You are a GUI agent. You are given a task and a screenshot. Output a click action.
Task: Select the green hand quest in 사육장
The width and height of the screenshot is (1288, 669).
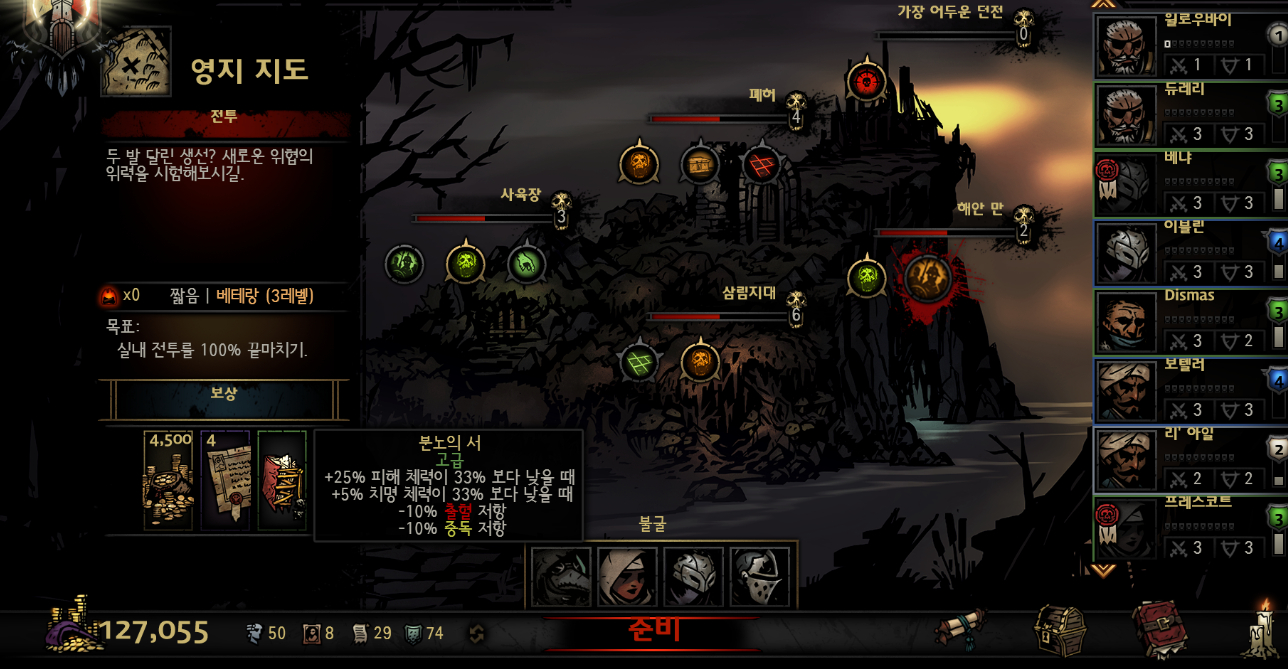(x=405, y=264)
